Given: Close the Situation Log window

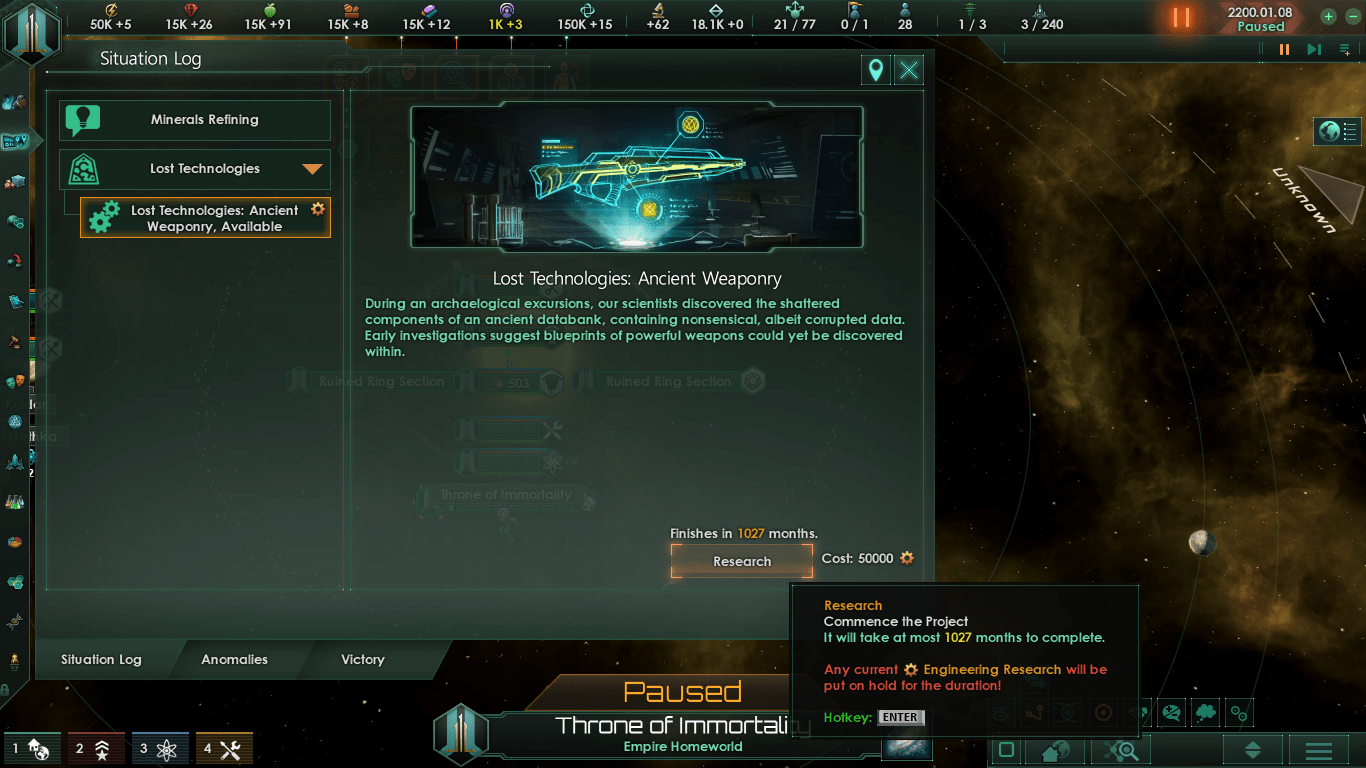Looking at the screenshot, I should click(908, 70).
